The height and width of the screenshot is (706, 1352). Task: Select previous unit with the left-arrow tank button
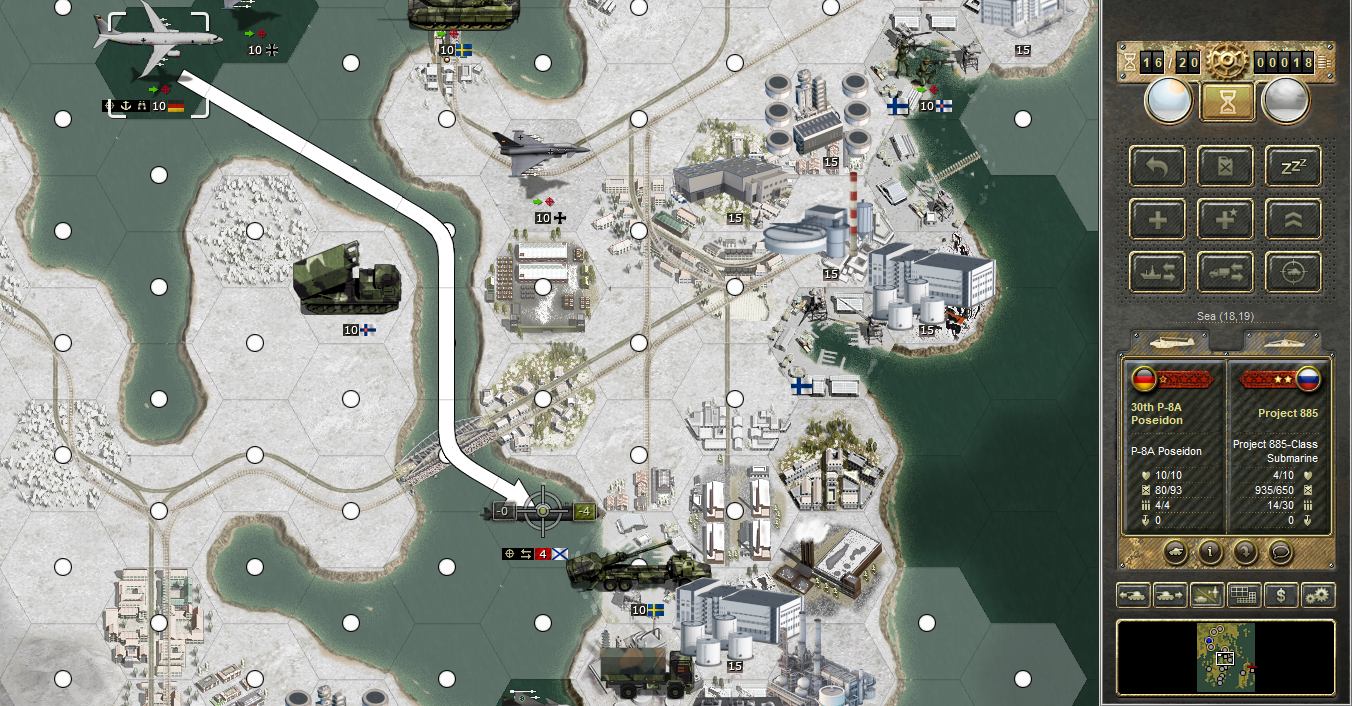click(x=1132, y=595)
